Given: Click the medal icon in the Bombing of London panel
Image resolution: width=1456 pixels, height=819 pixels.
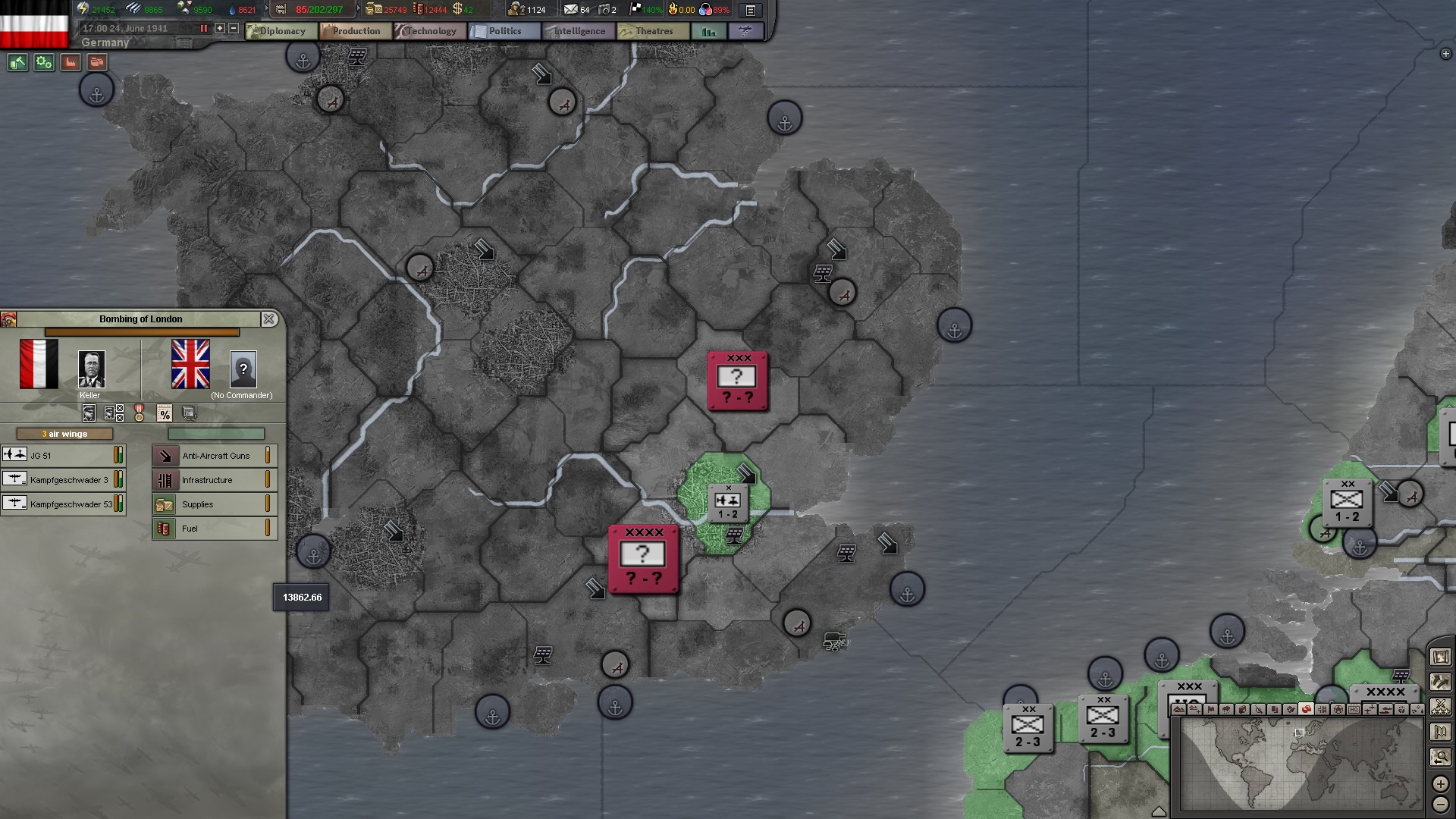Looking at the screenshot, I should tap(139, 413).
